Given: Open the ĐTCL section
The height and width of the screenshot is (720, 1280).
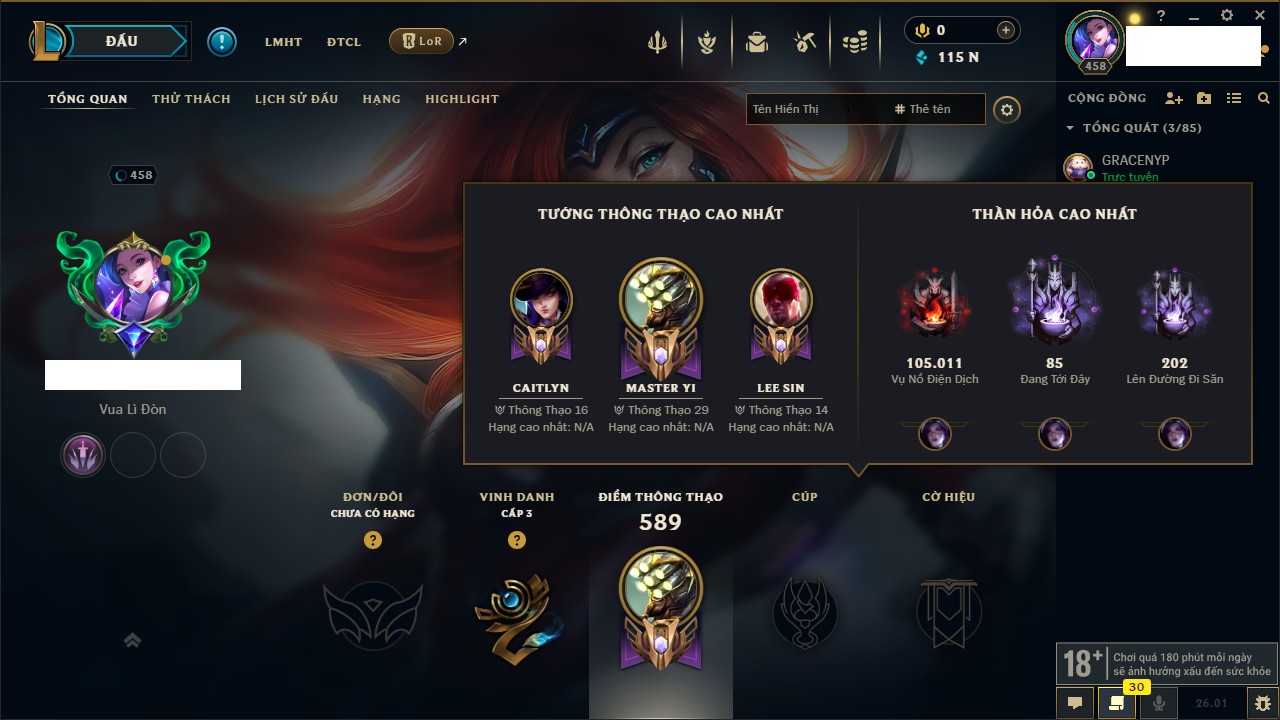Looking at the screenshot, I should (x=344, y=42).
